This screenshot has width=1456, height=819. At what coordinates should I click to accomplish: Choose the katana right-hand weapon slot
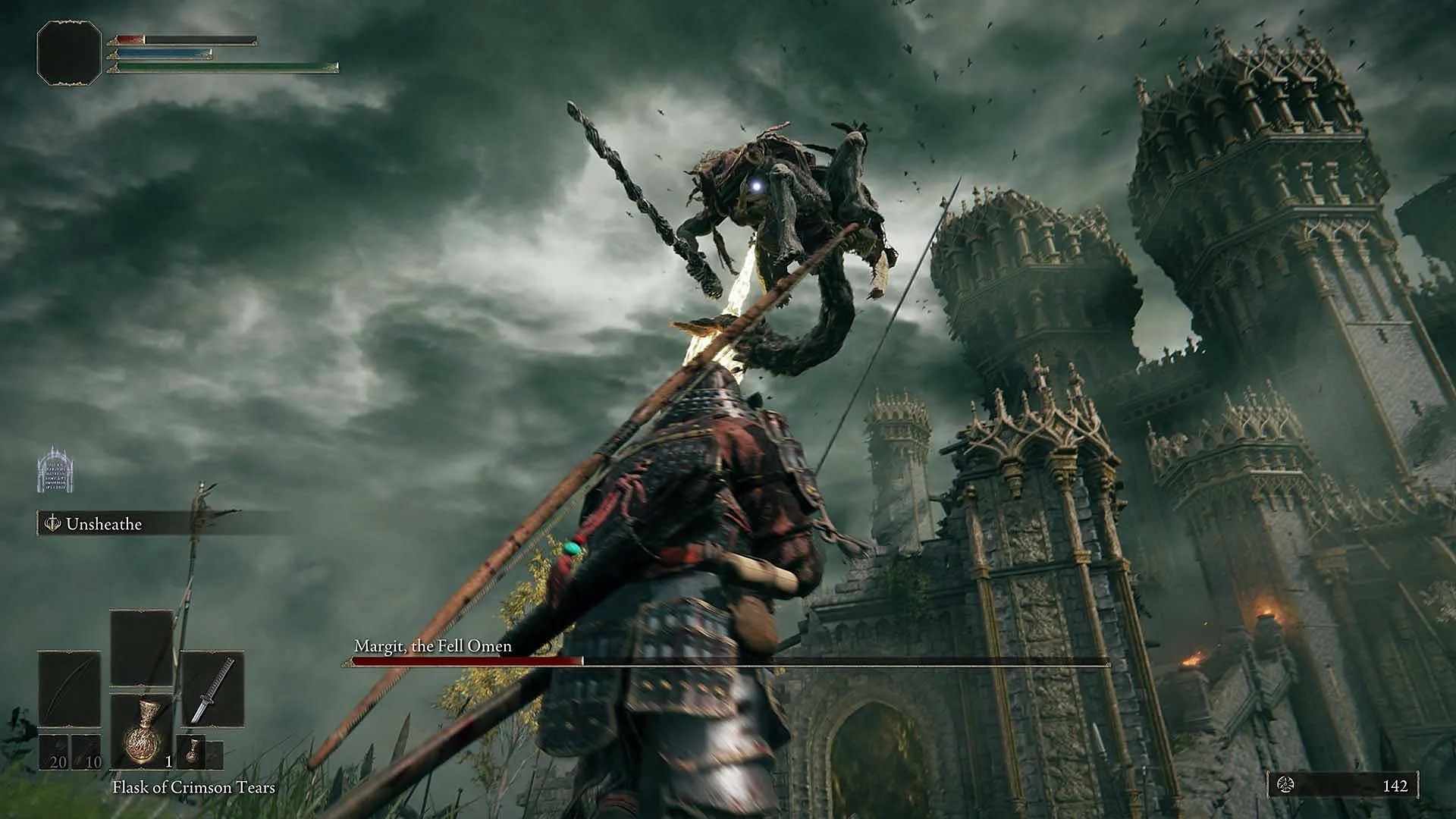[x=212, y=689]
